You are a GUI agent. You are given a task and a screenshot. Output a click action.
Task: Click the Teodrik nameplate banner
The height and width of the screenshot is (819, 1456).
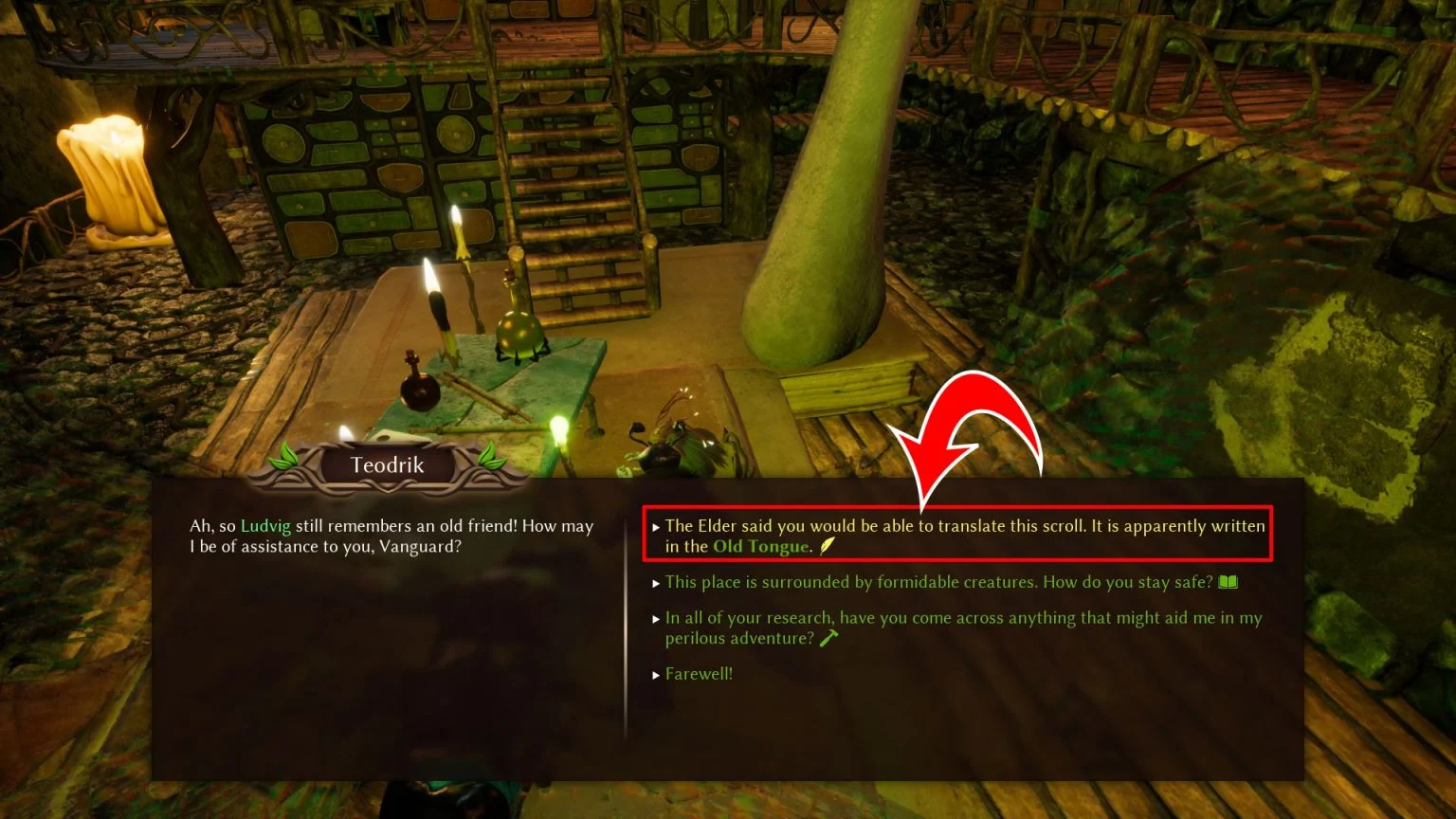pos(388,464)
